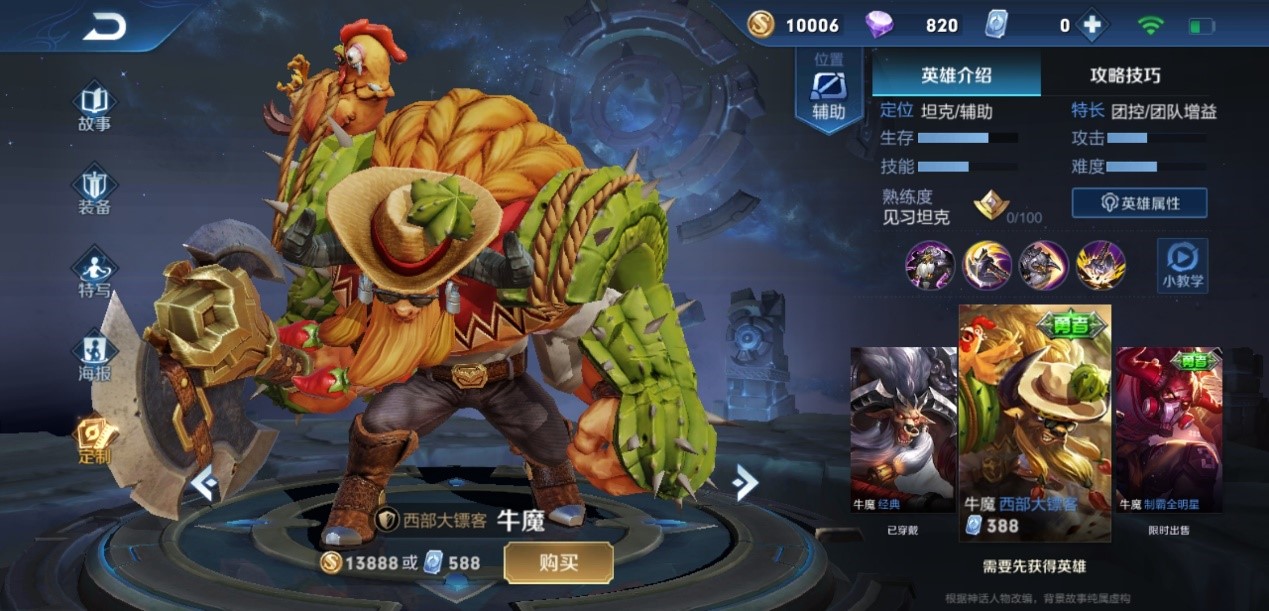Click the purple diamond currency icon
The height and width of the screenshot is (611, 1269).
pos(879,25)
